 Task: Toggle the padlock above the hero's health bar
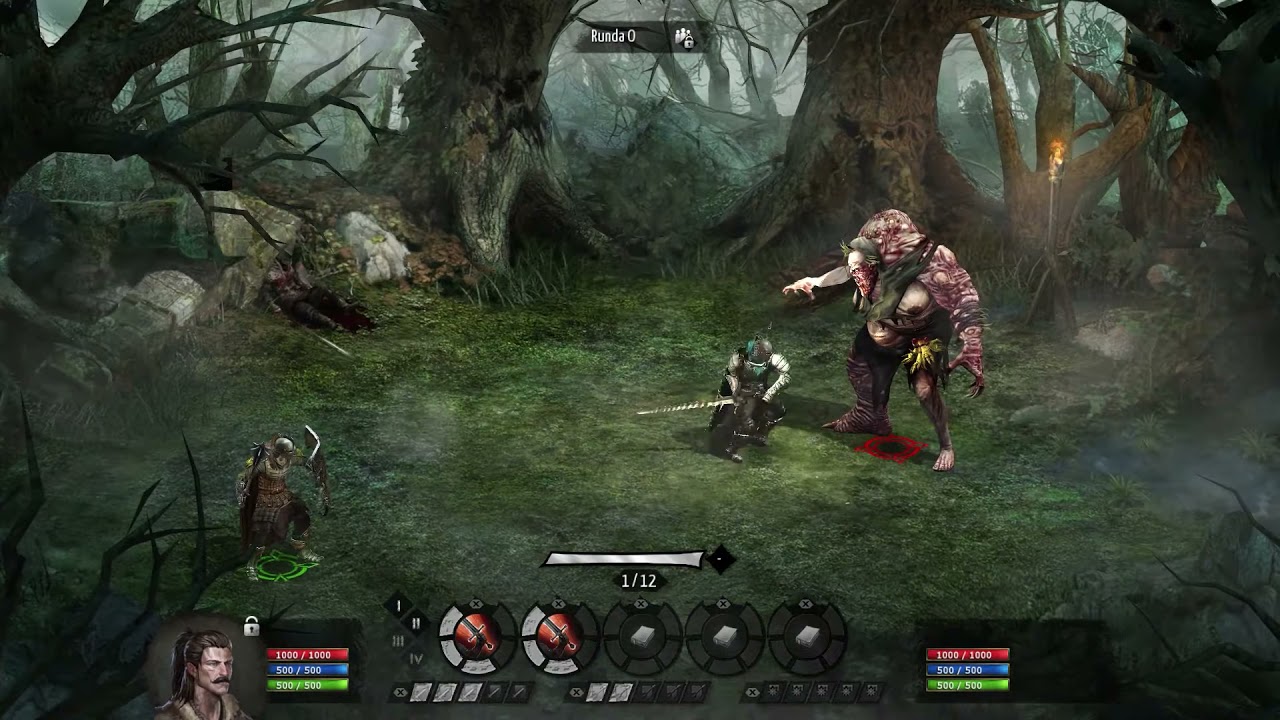pos(251,627)
